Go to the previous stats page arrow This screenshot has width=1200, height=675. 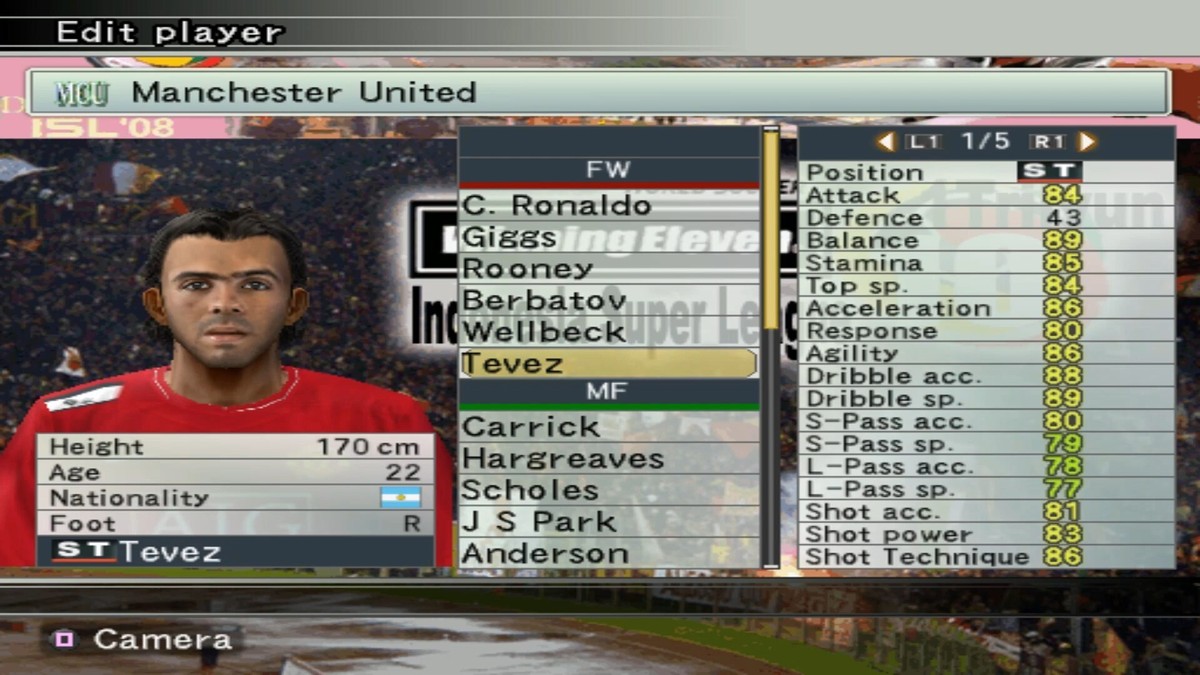[x=885, y=142]
